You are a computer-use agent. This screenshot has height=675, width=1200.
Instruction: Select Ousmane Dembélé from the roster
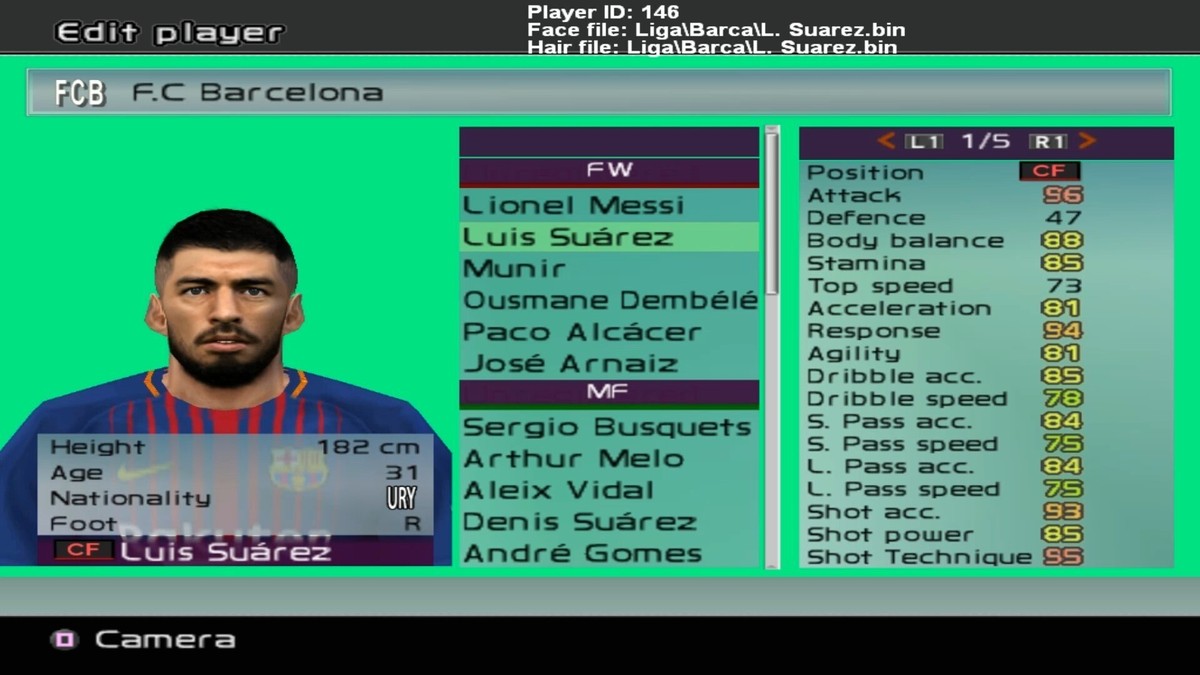click(609, 301)
